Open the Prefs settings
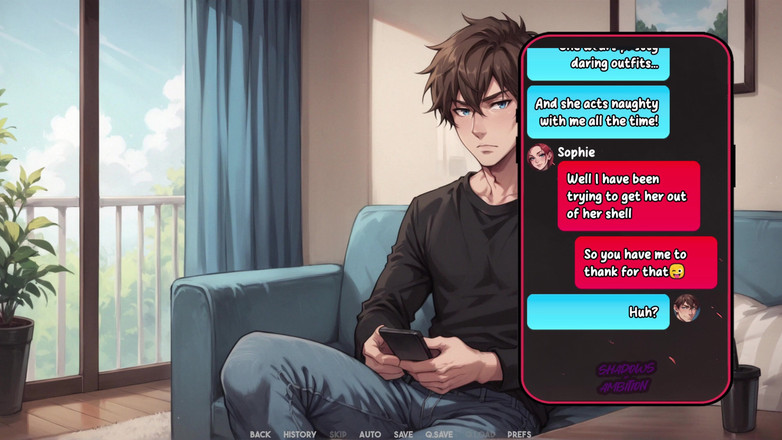The height and width of the screenshot is (440, 782). pyautogui.click(x=519, y=434)
